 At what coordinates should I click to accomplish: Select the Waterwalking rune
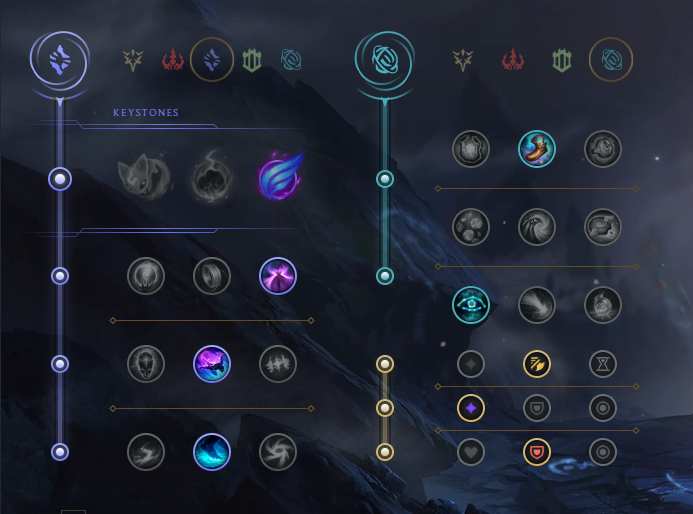(212, 452)
